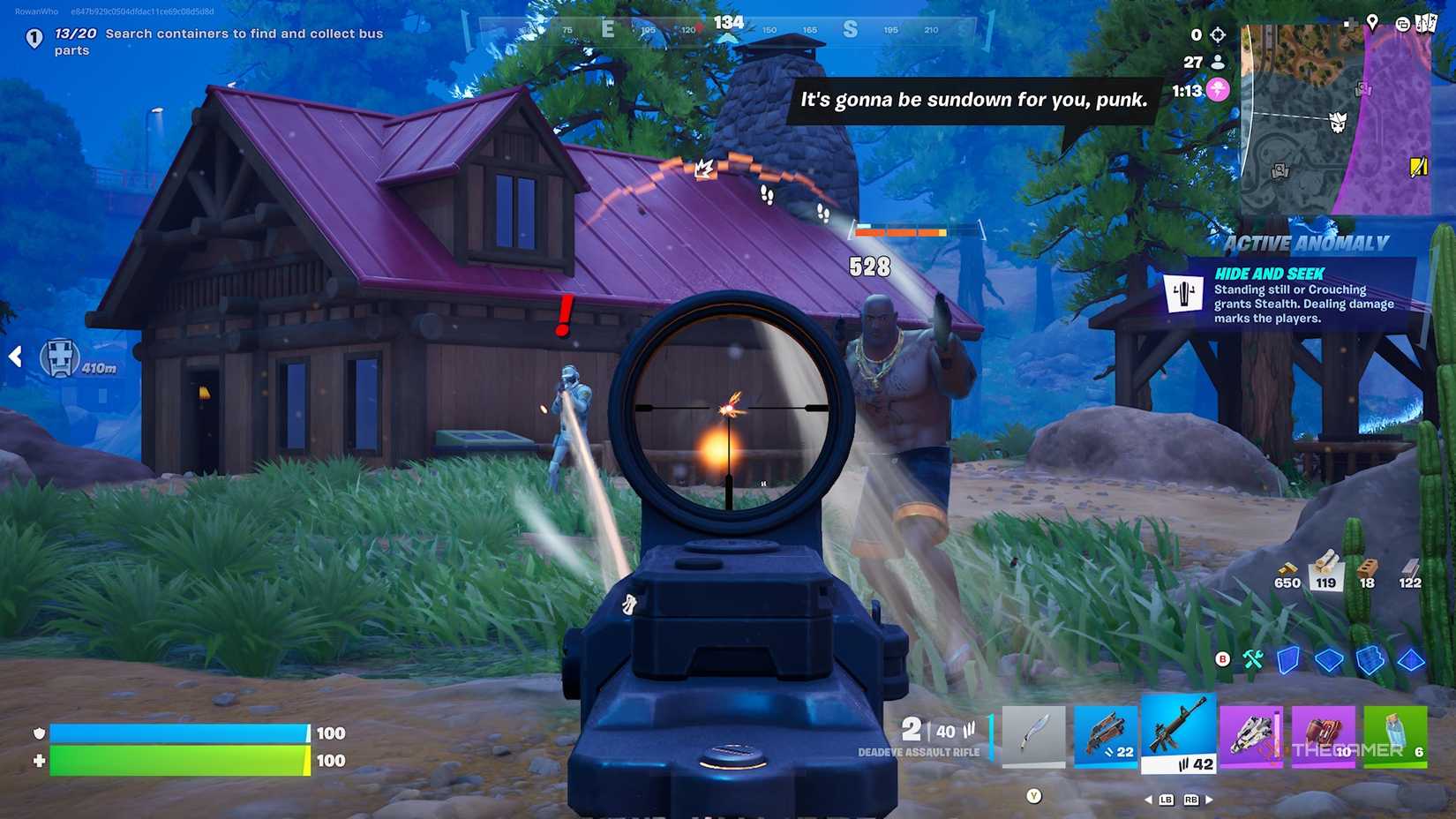Screen dimensions: 1456x819
Task: Click the Hide and Seek anomaly icon
Action: tap(1183, 294)
